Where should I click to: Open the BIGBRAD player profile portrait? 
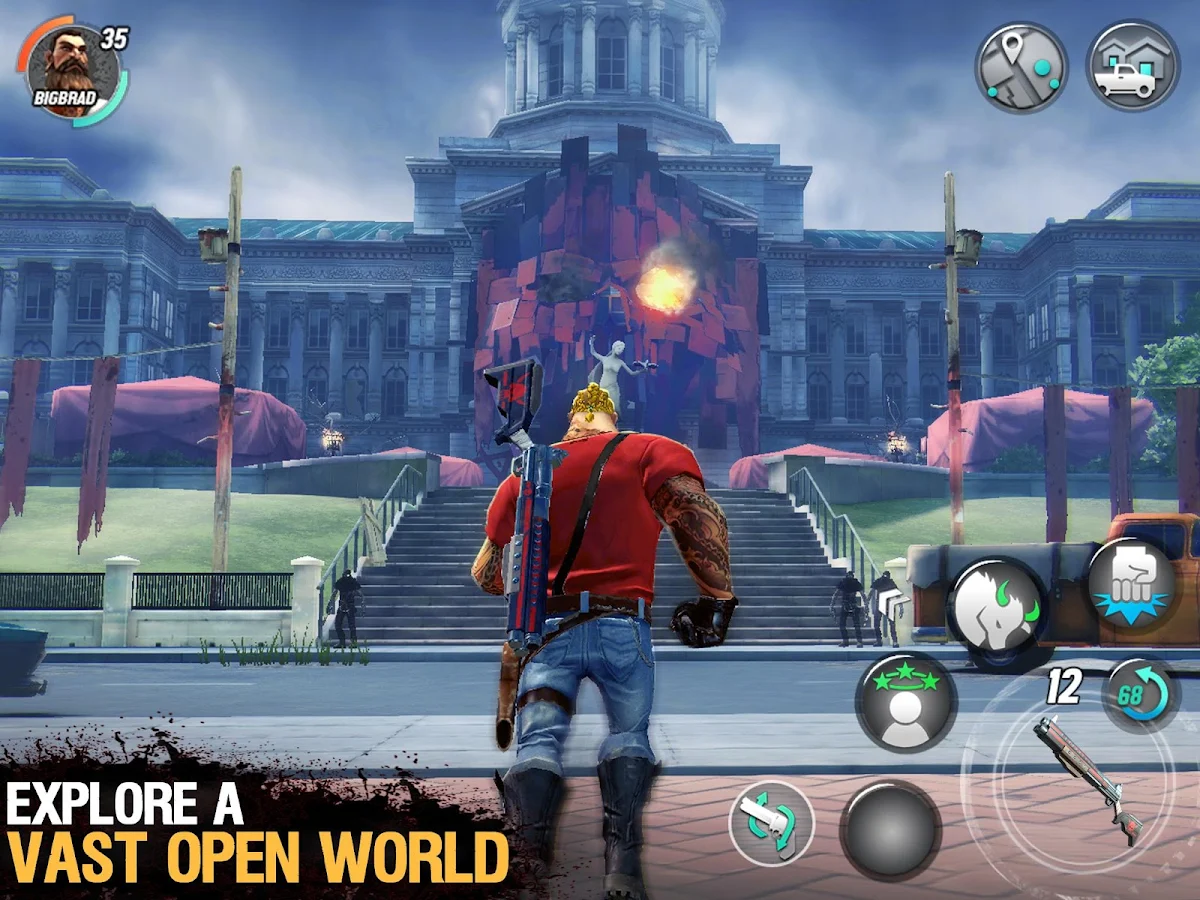tap(70, 70)
